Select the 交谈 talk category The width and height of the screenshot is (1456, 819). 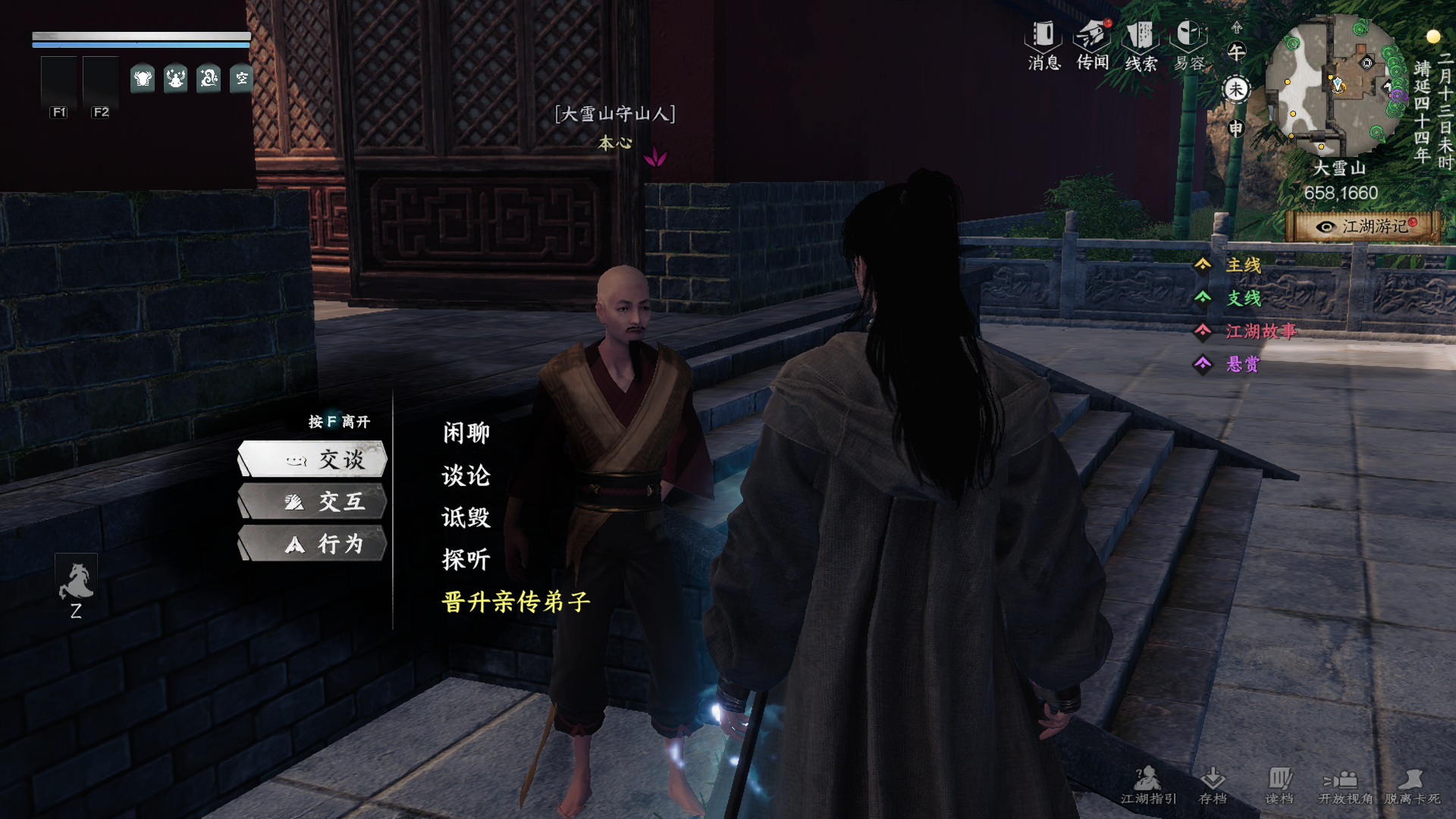312,459
